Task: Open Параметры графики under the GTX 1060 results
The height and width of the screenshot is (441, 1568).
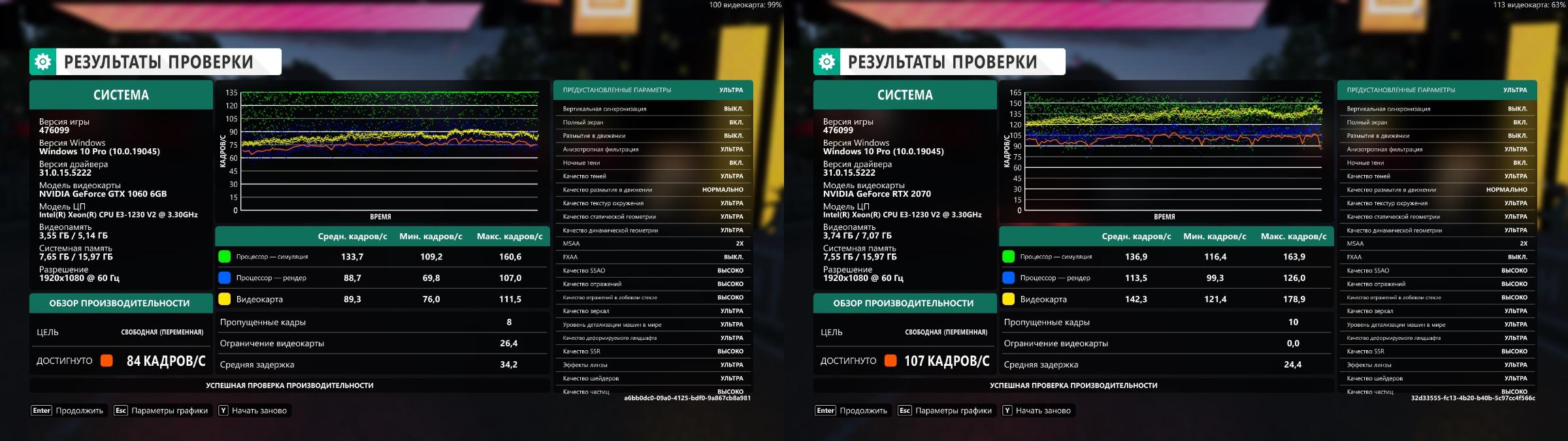Action: click(161, 410)
